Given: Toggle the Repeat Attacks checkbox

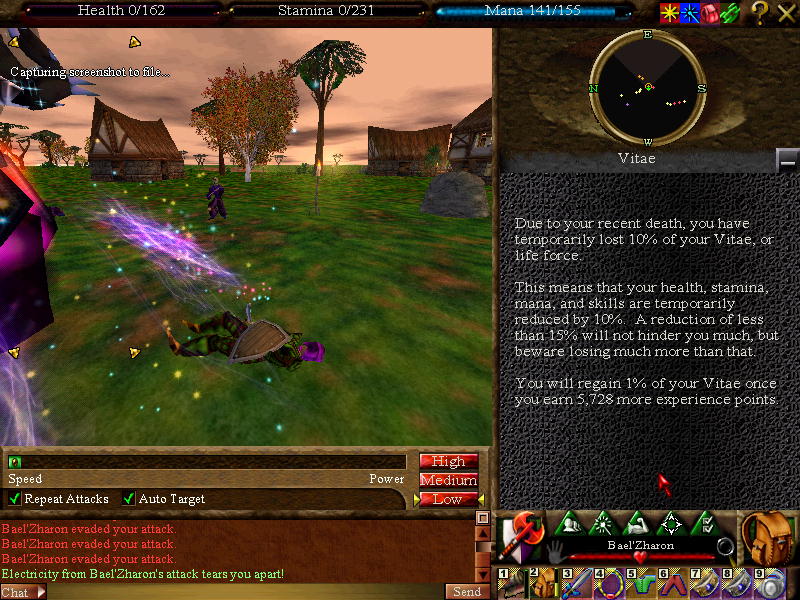Looking at the screenshot, I should point(15,498).
